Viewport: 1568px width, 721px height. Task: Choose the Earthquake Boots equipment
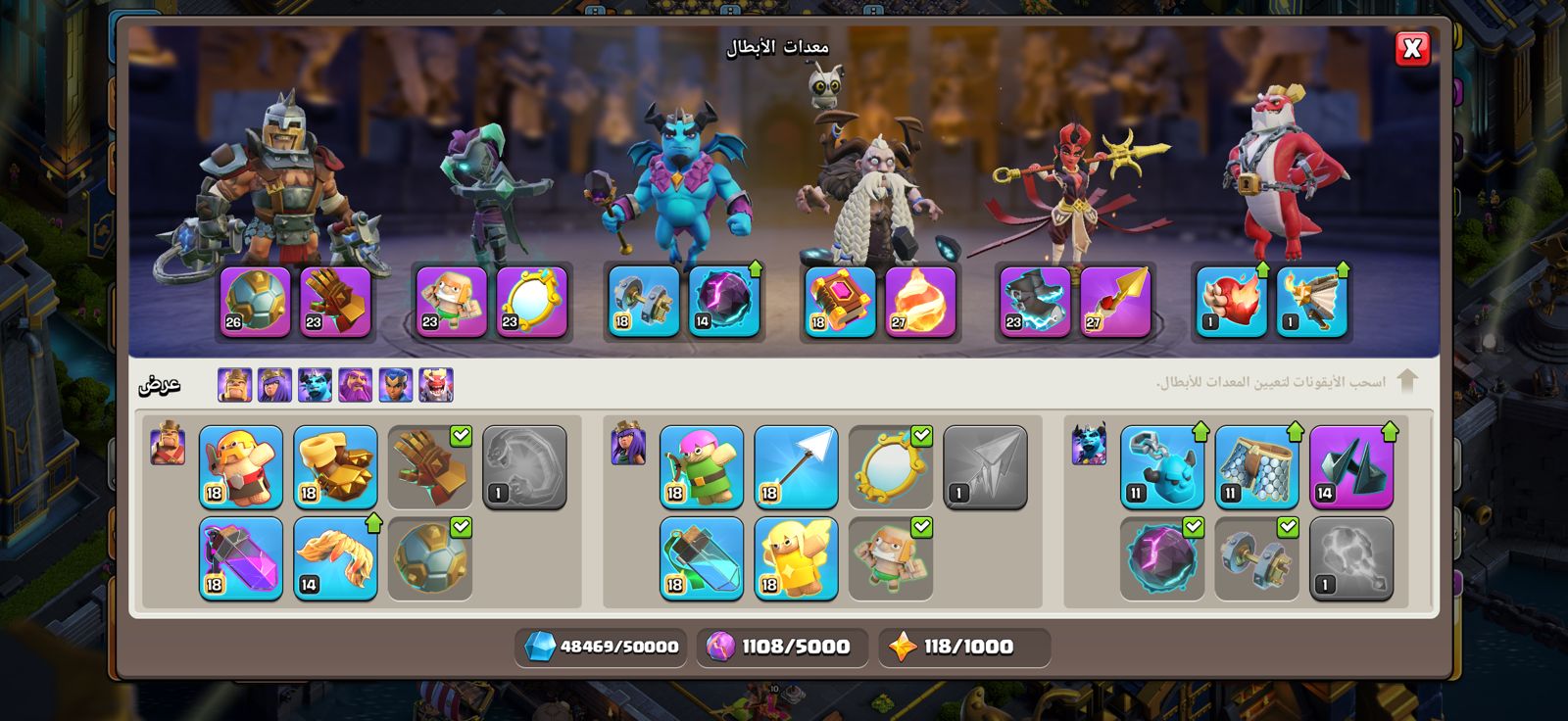(335, 467)
